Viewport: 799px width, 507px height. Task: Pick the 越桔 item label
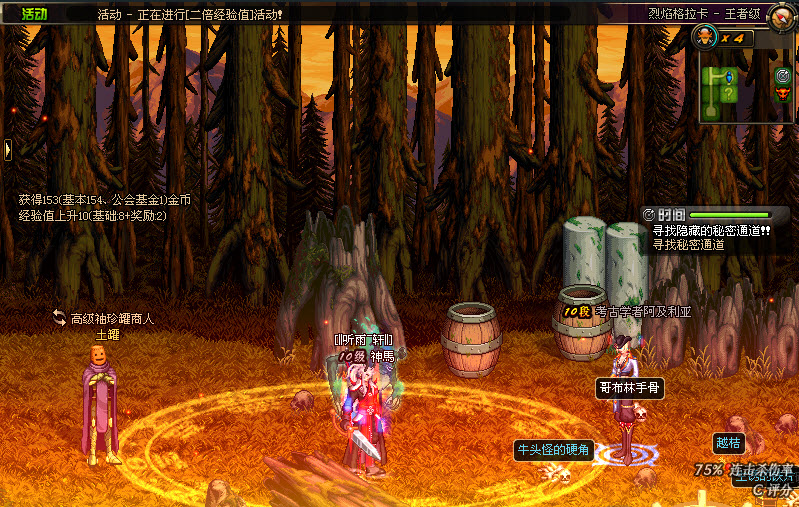[x=728, y=442]
